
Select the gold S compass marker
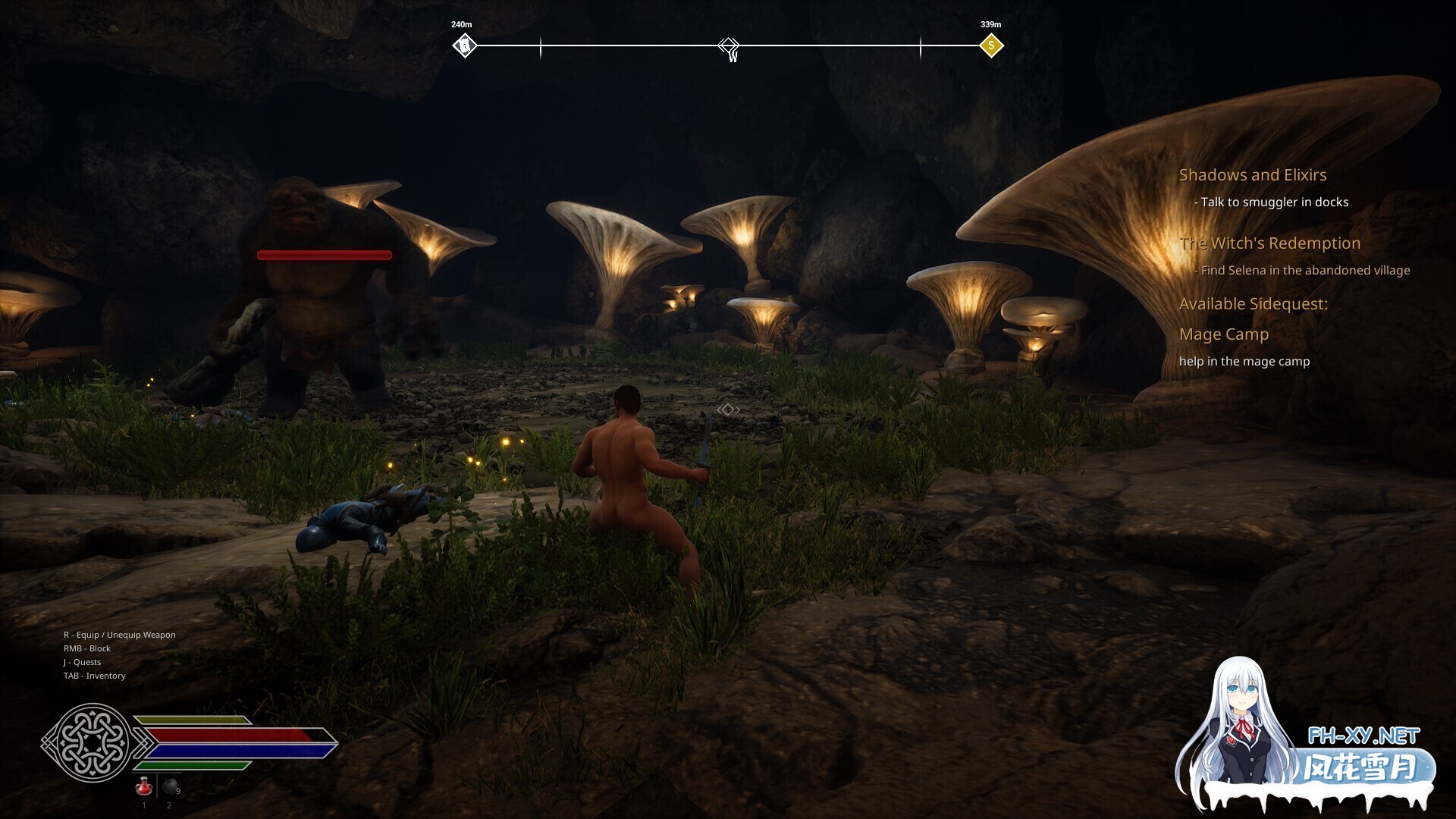point(990,46)
